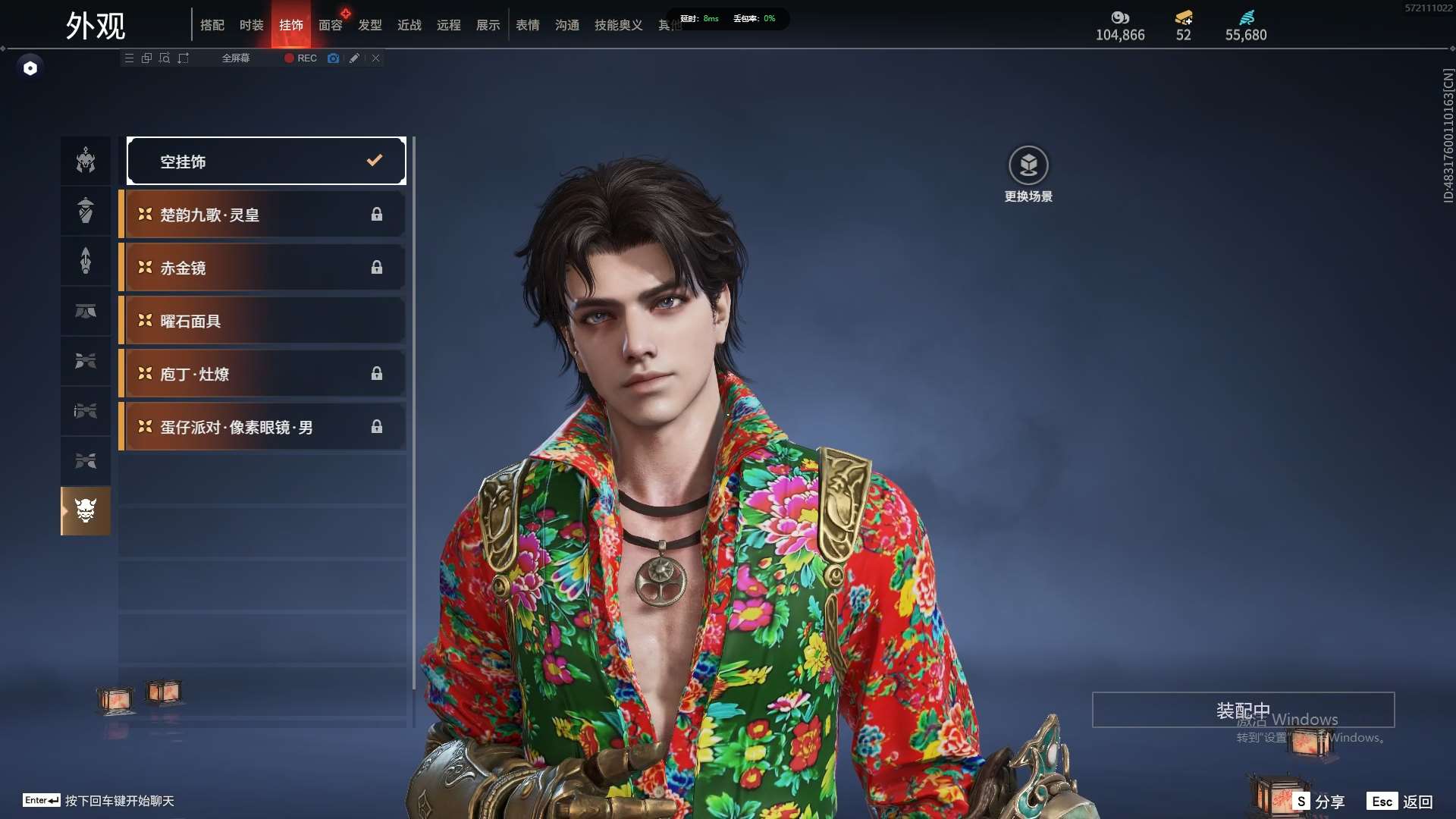The image size is (1456, 819).
Task: Go to the 发型 hairstyle tab
Action: (370, 25)
